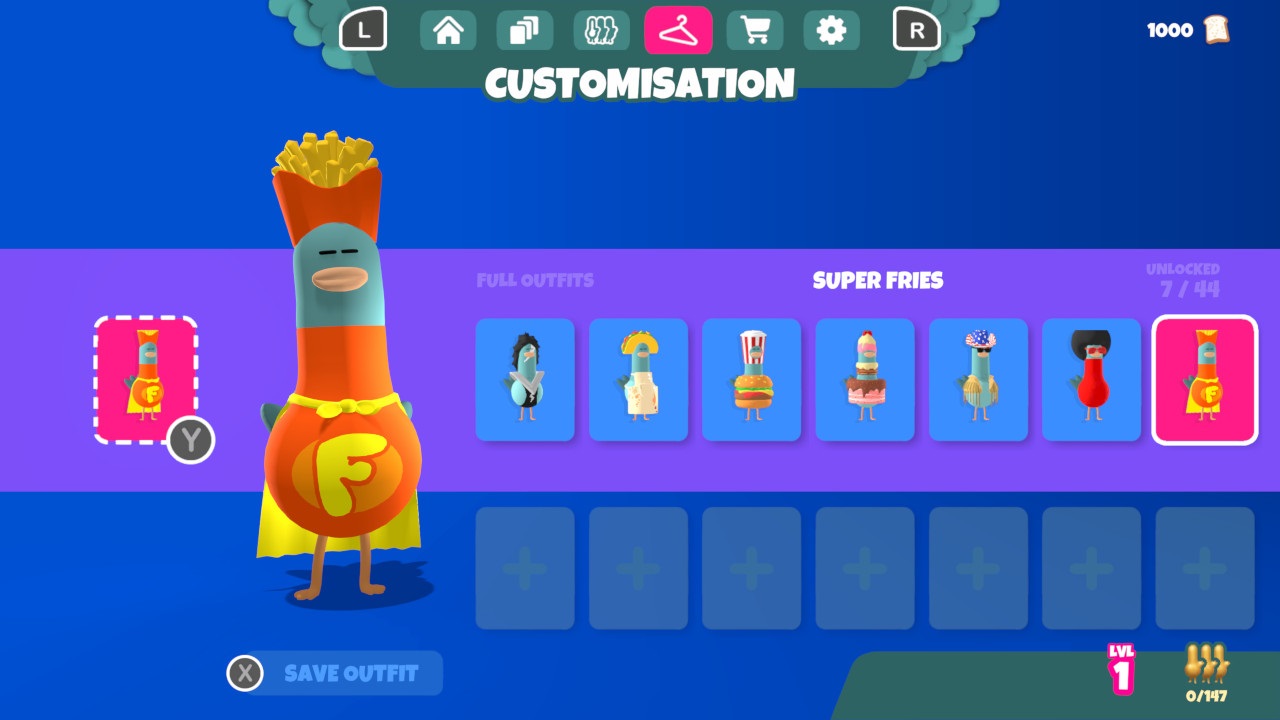The height and width of the screenshot is (720, 1280).
Task: Choose the birthday cake outfit
Action: click(864, 380)
